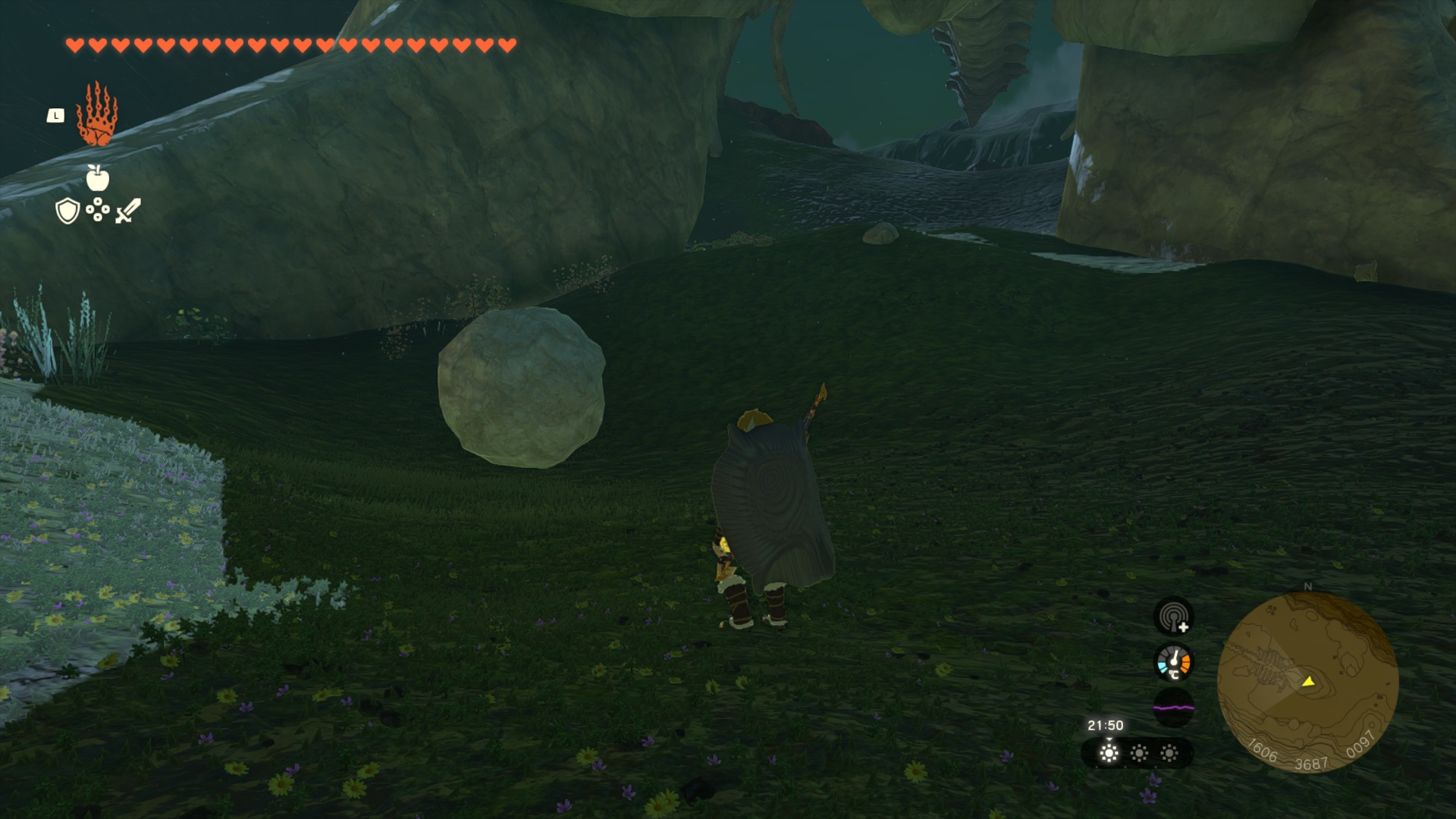
Task: Click the purple noise meter
Action: click(1173, 708)
